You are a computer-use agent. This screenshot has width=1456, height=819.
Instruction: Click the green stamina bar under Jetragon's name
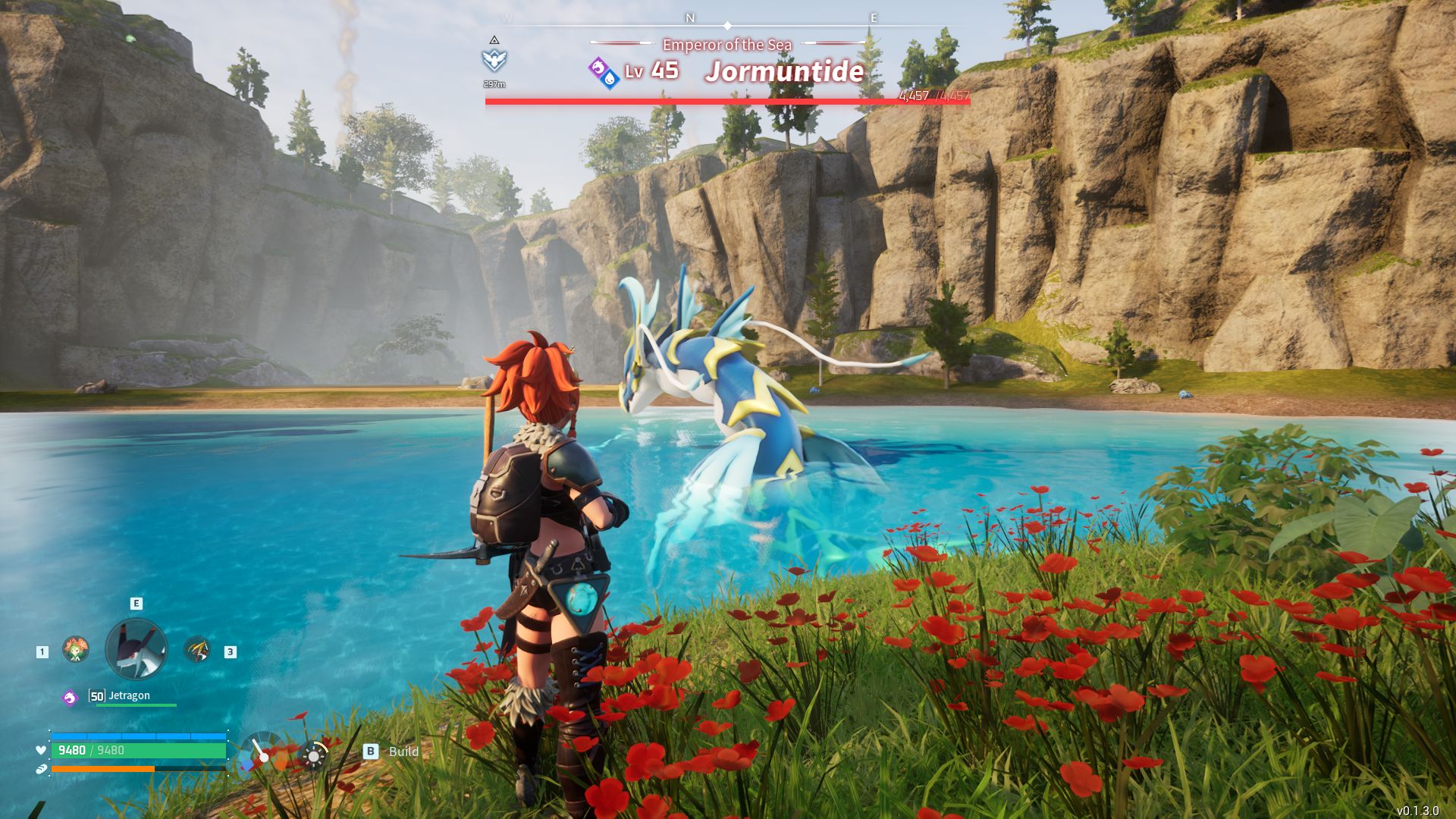click(136, 705)
